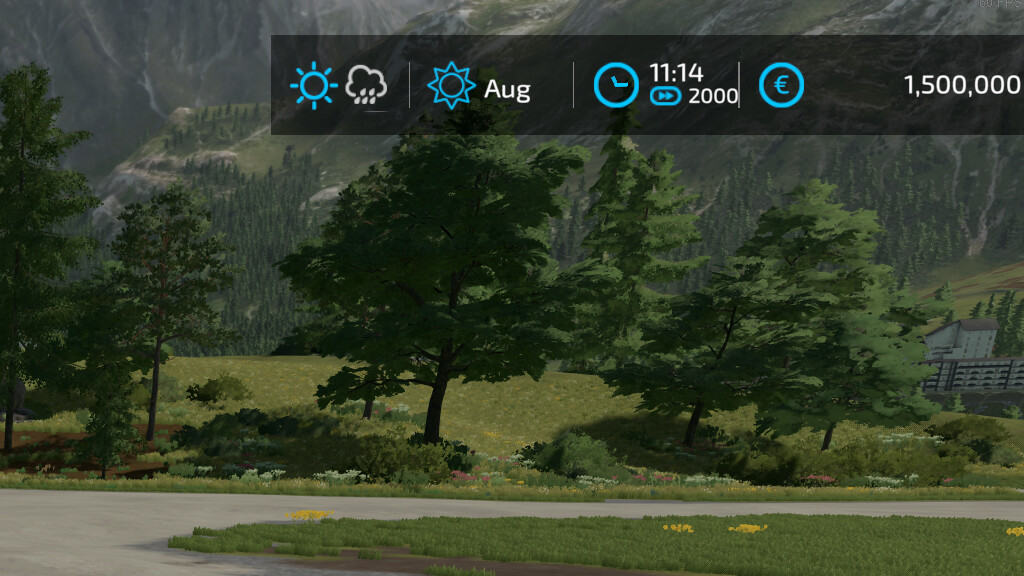Viewport: 1024px width, 576px height.
Task: Click the euro money icon
Action: click(781, 86)
